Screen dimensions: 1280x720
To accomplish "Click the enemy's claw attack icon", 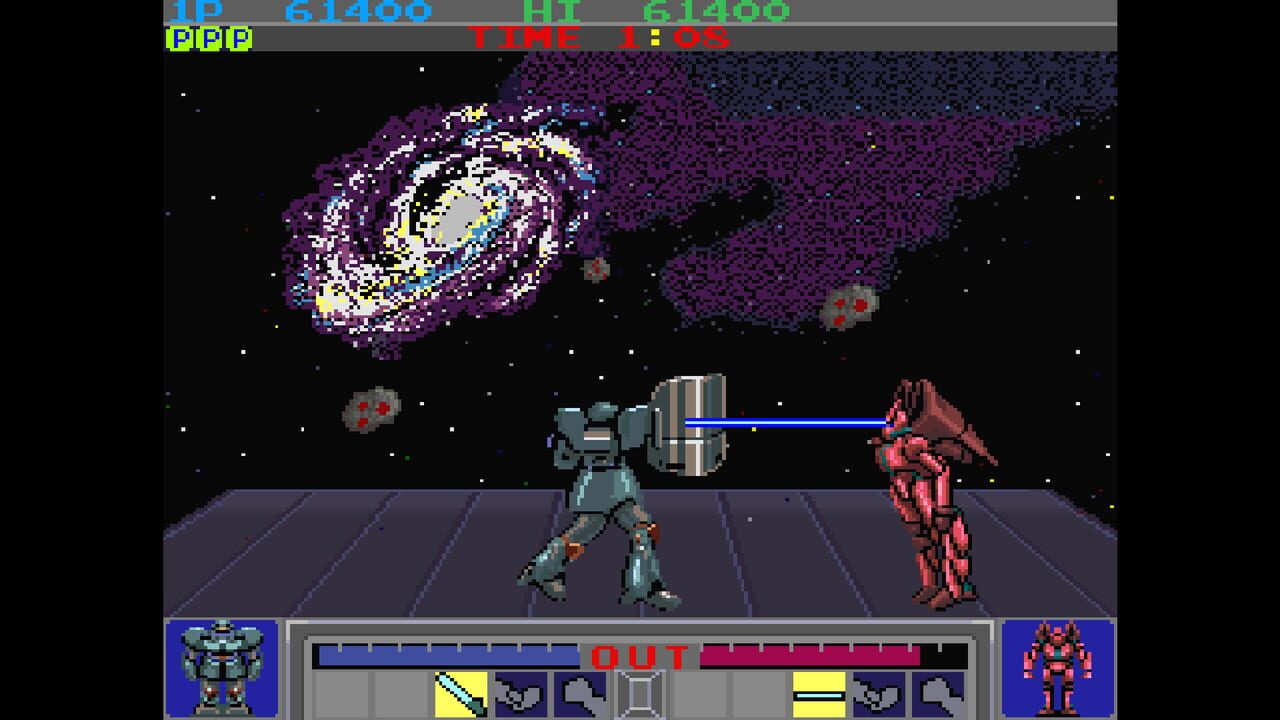I will [877, 690].
